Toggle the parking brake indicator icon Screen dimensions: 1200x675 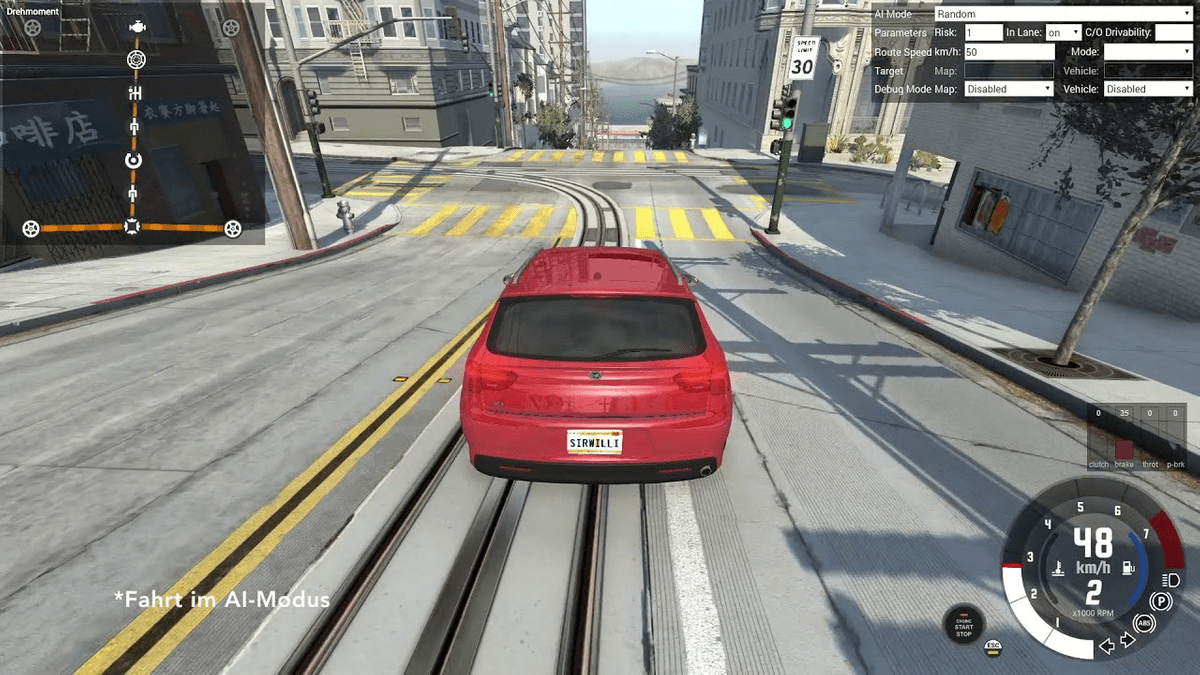[x=1161, y=601]
